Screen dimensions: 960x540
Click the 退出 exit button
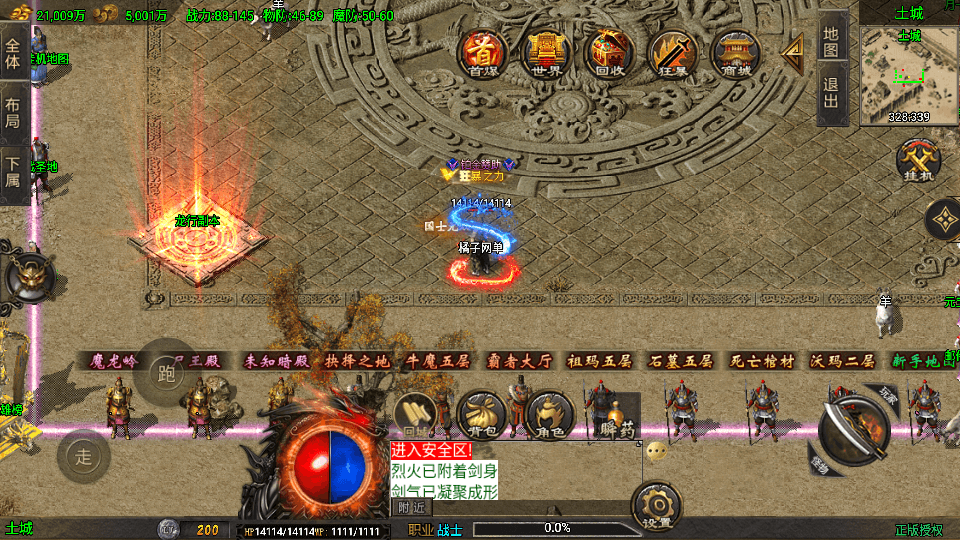(x=832, y=96)
